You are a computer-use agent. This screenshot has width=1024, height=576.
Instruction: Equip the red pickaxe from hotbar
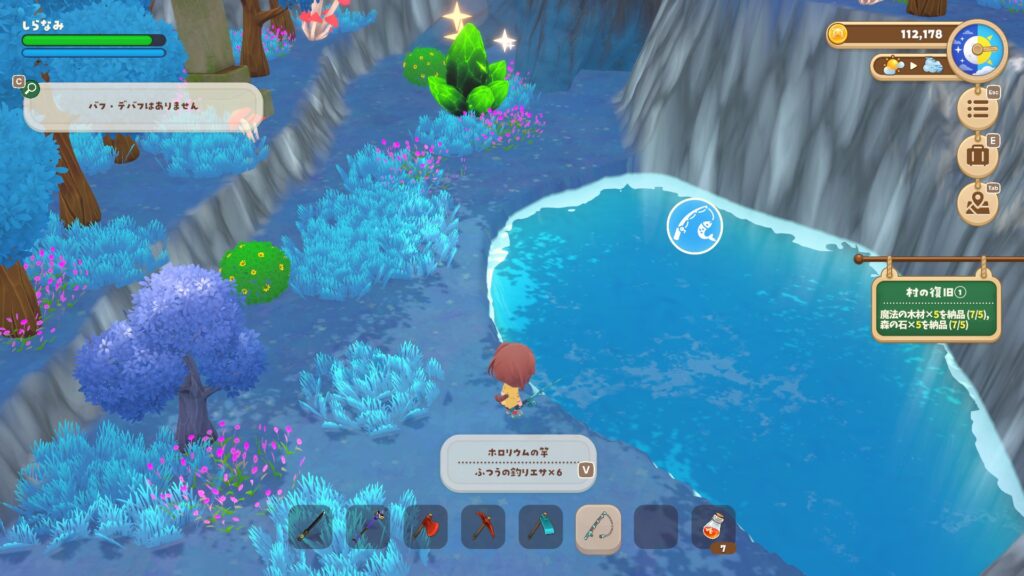(x=483, y=526)
